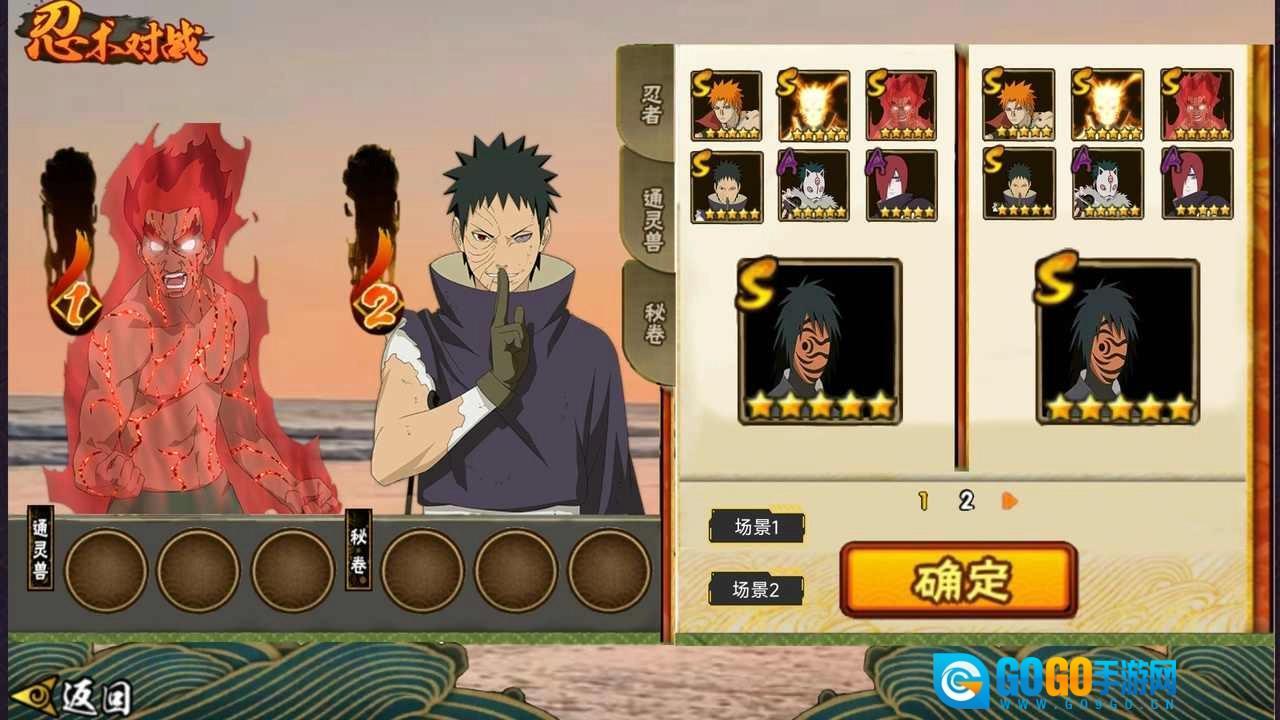Choose the large masked ninja card, left panel
The width and height of the screenshot is (1280, 720).
coord(820,342)
